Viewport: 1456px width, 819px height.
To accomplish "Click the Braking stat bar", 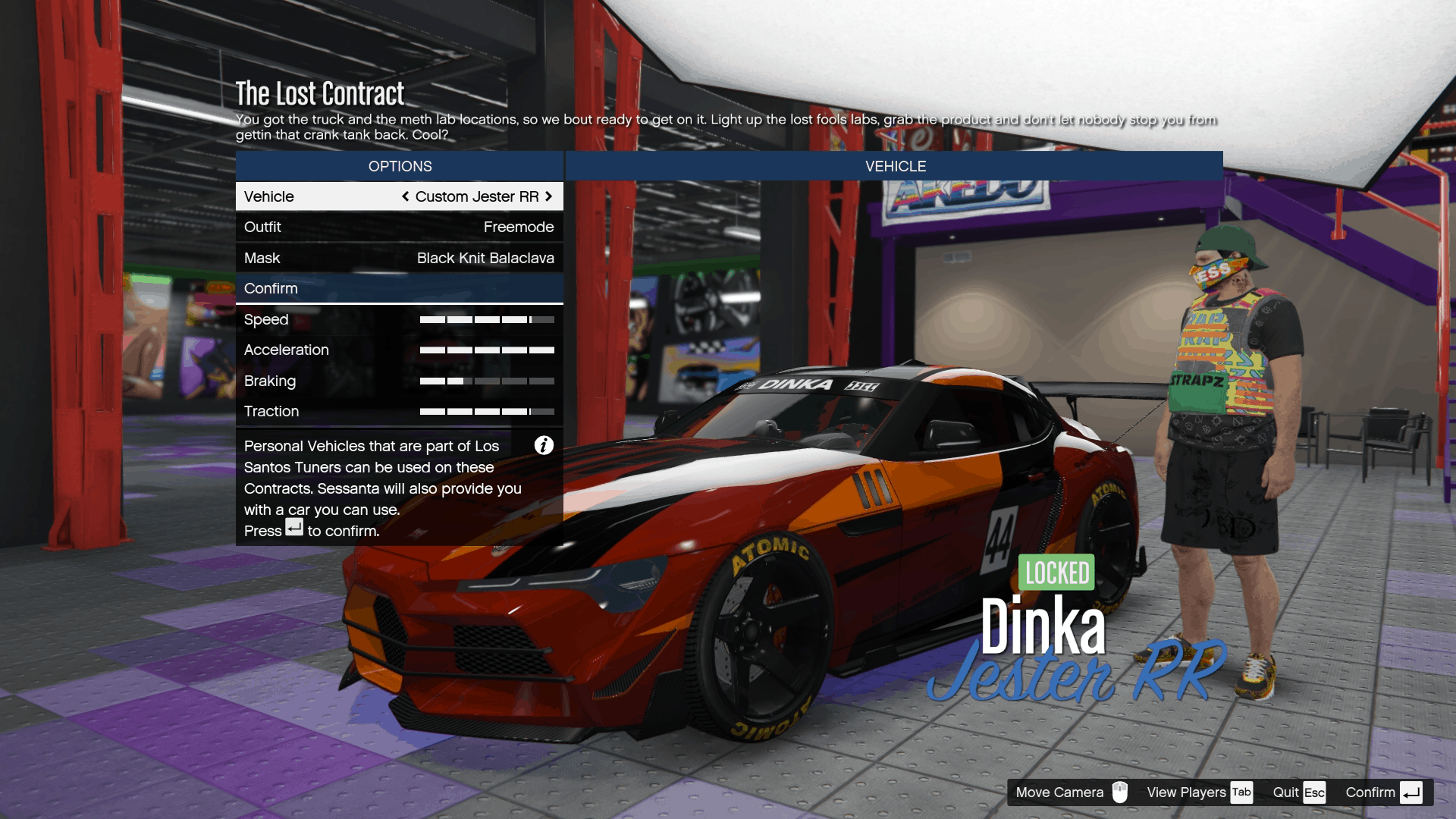I will [x=488, y=381].
